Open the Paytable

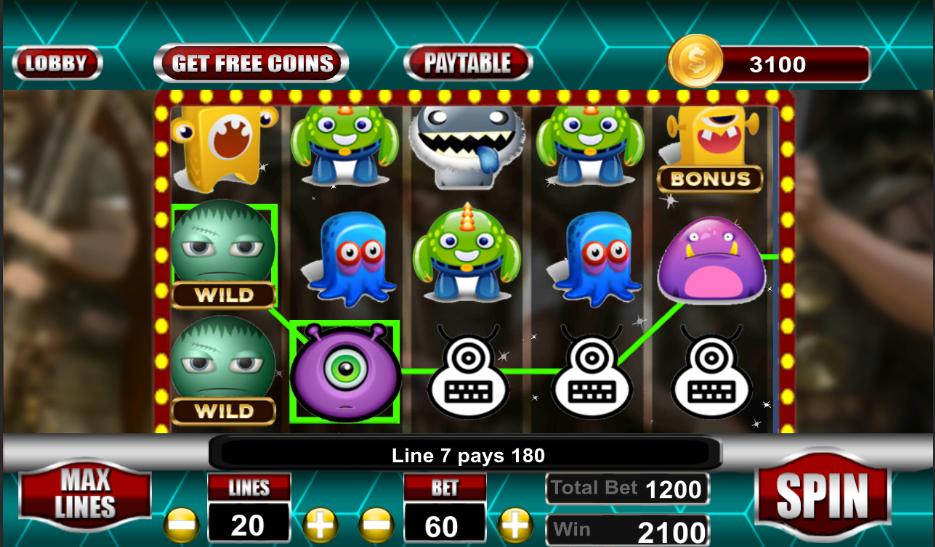pyautogui.click(x=467, y=63)
